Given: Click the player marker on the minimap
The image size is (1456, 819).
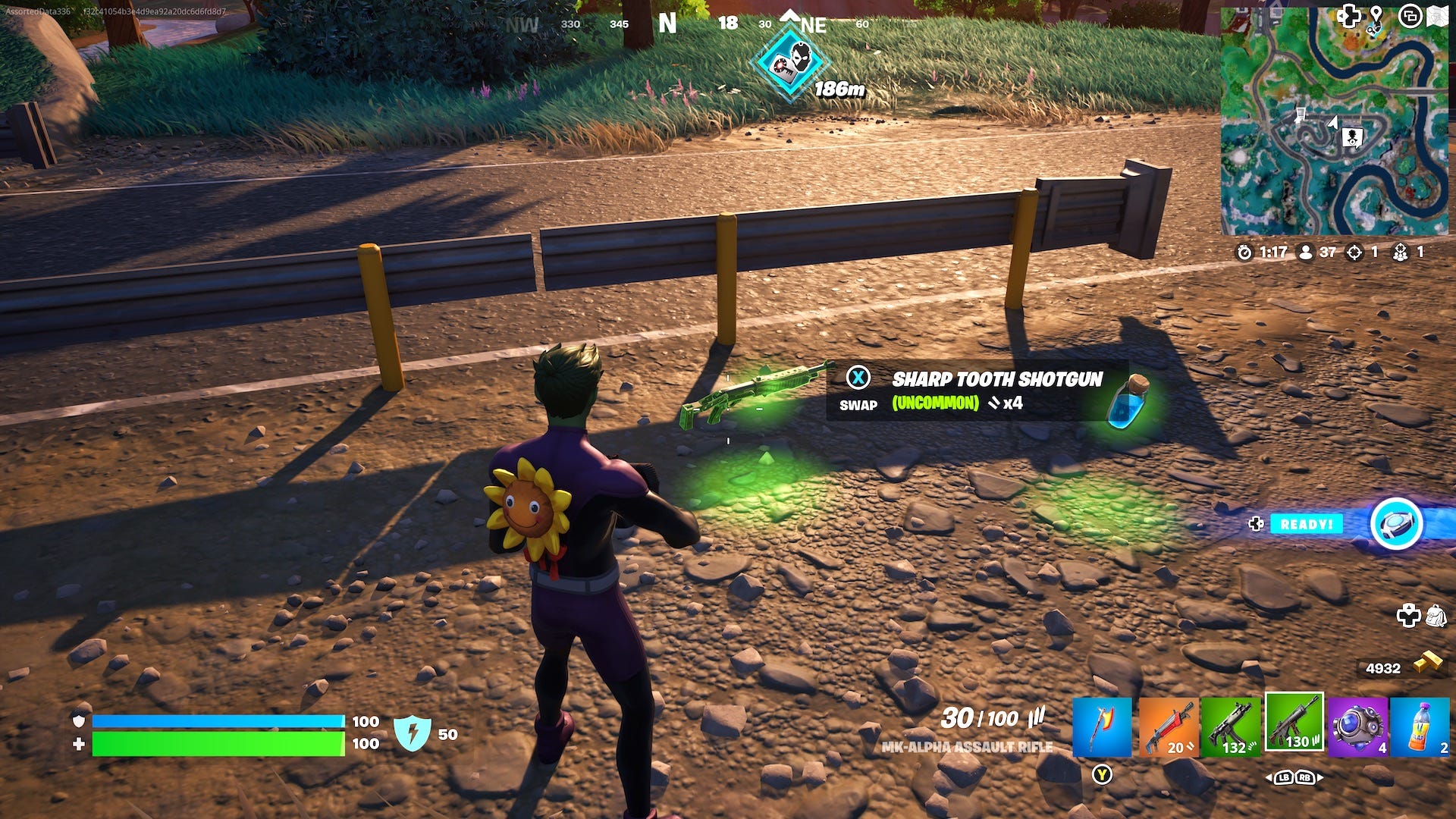Looking at the screenshot, I should (x=1332, y=123).
